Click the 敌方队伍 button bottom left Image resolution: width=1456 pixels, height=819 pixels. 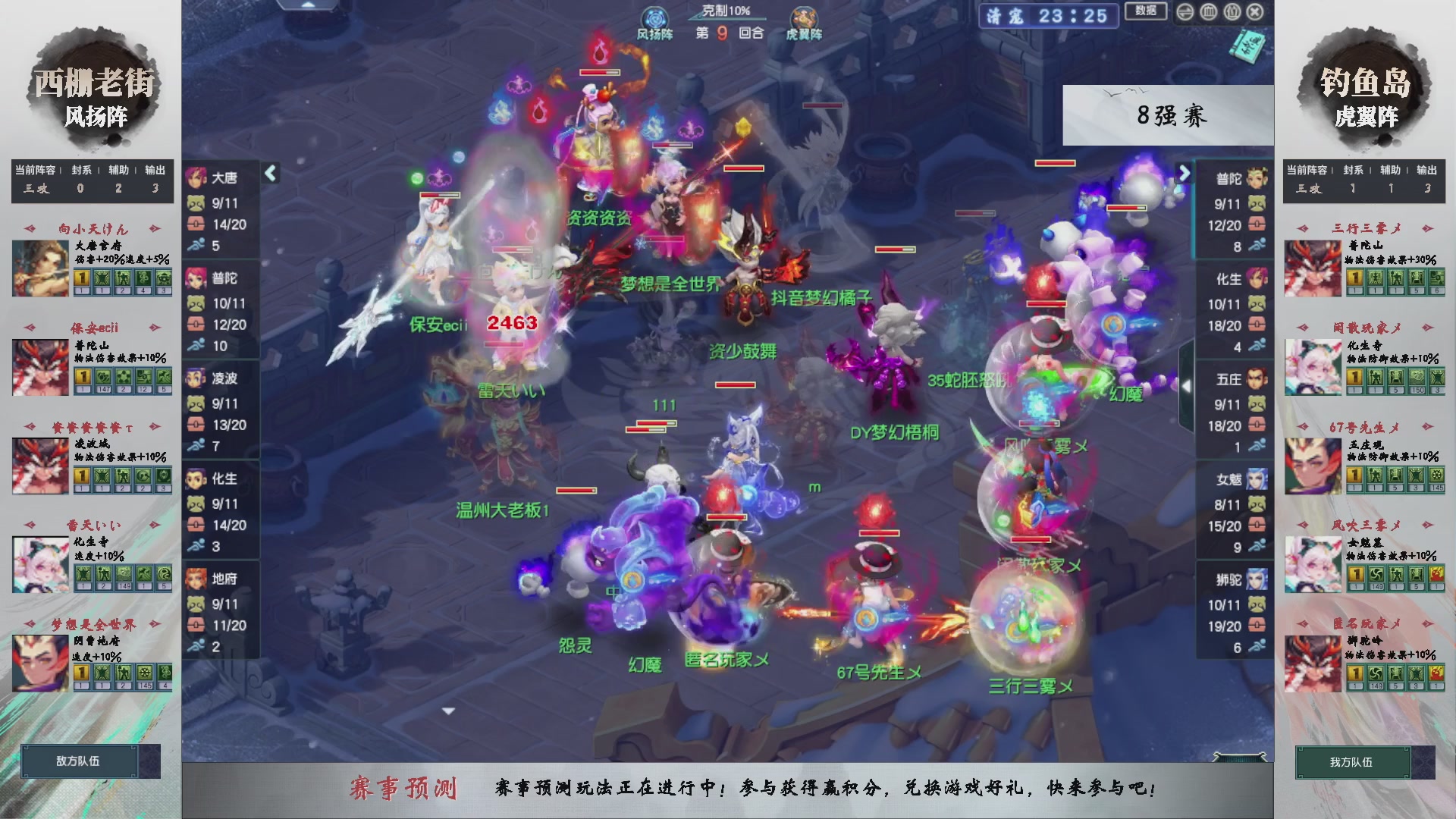[80, 761]
